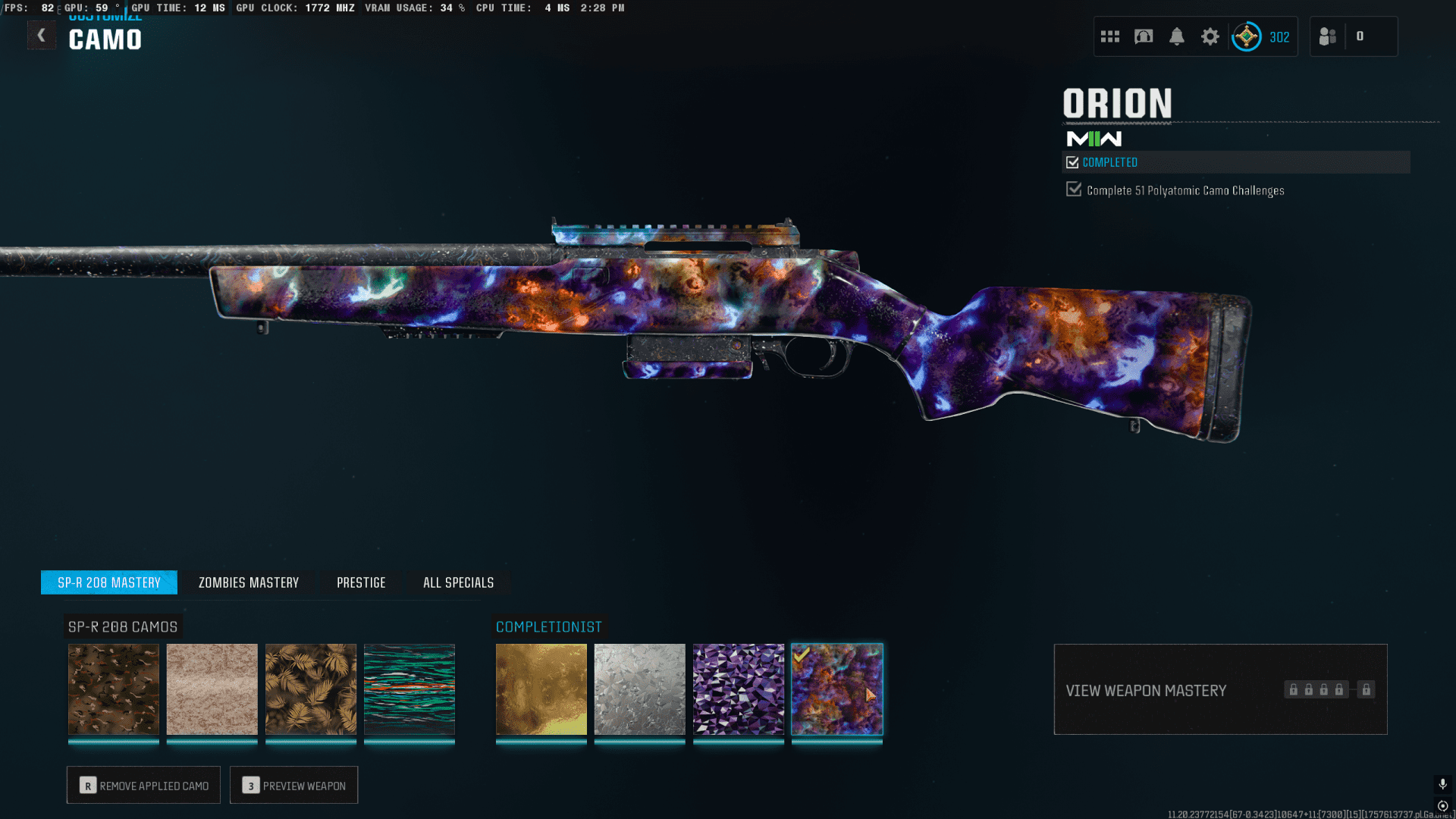
Task: Open the Prestige camo tab
Action: [x=361, y=582]
